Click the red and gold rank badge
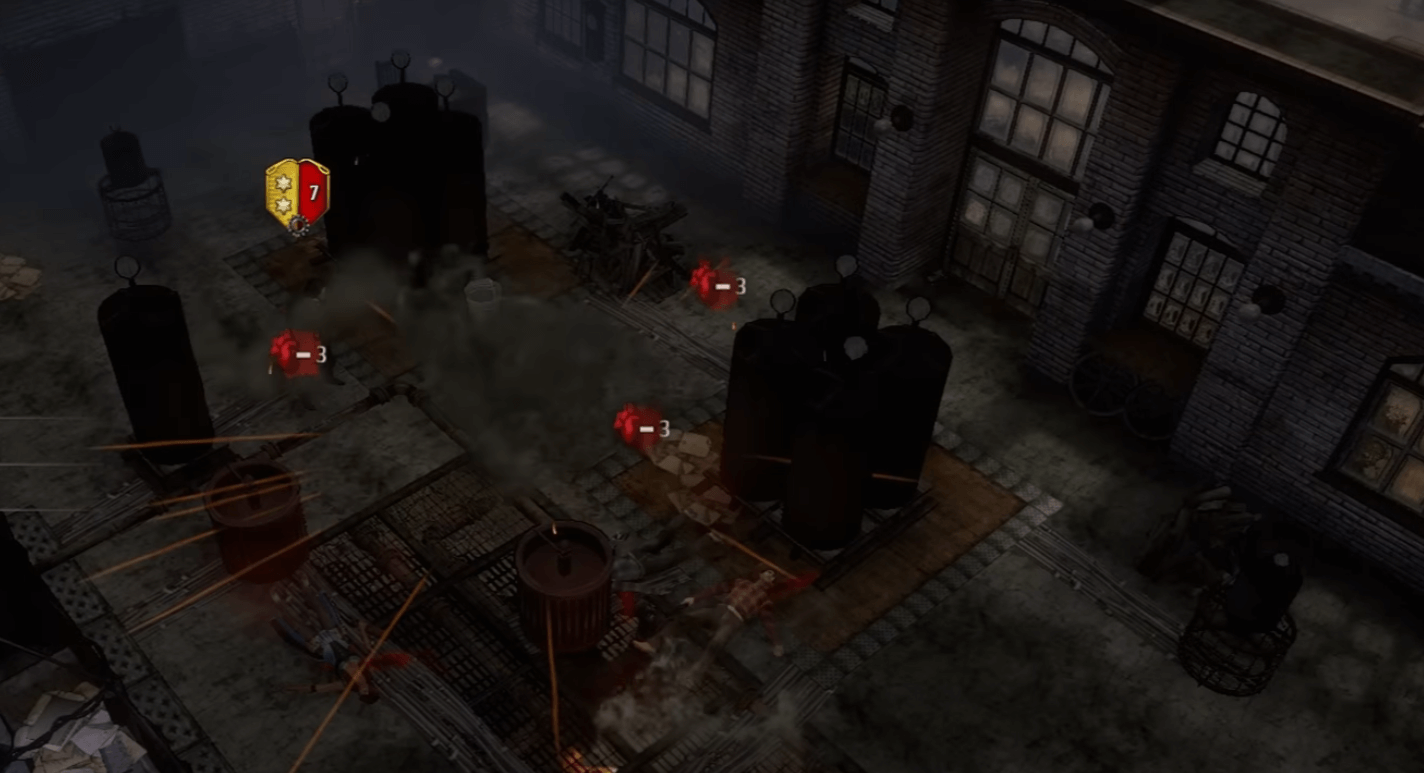This screenshot has width=1424, height=773. (297, 195)
